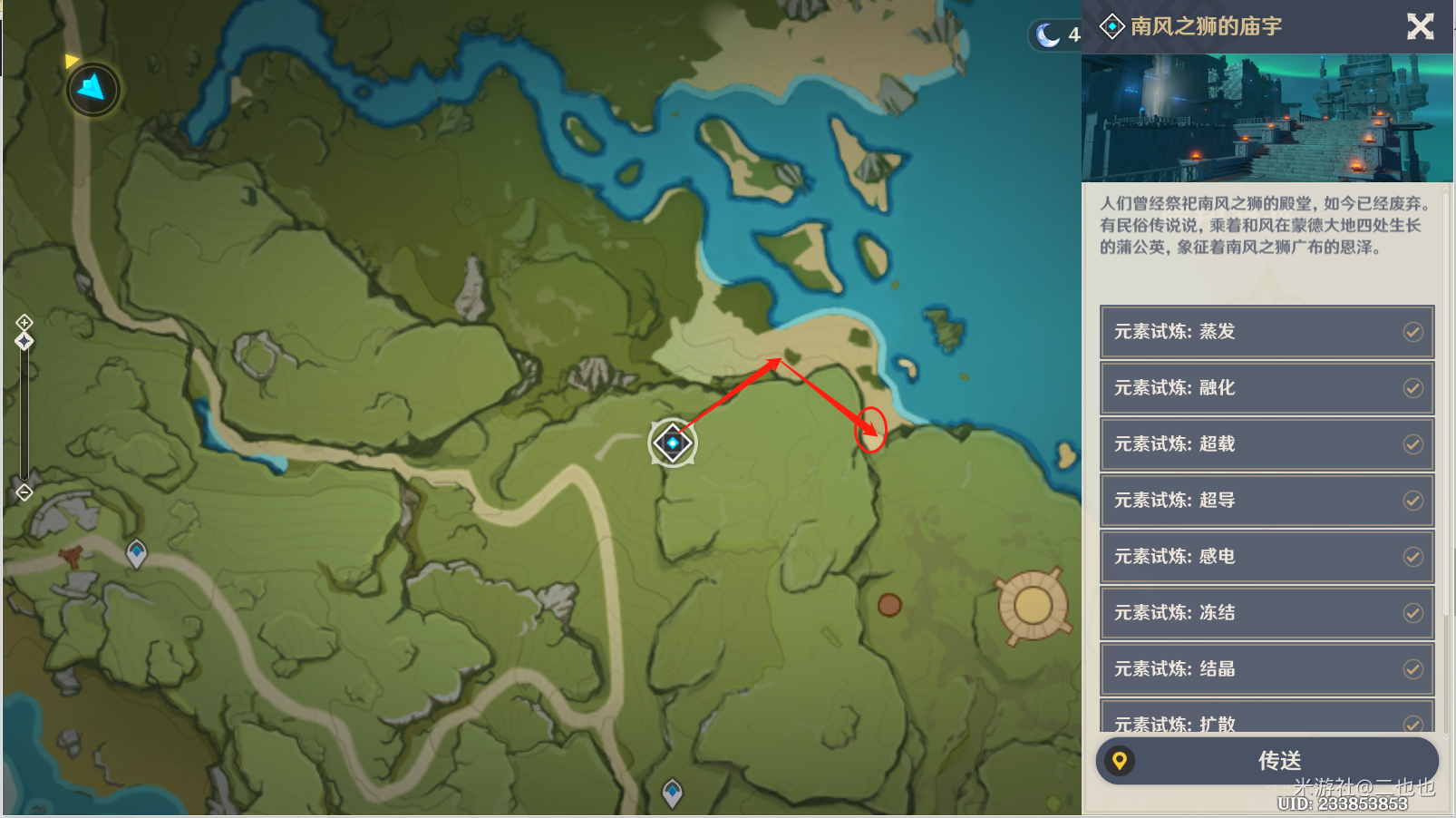The image size is (1456, 818).
Task: Adjust the map zoom slider handle
Action: click(x=24, y=341)
